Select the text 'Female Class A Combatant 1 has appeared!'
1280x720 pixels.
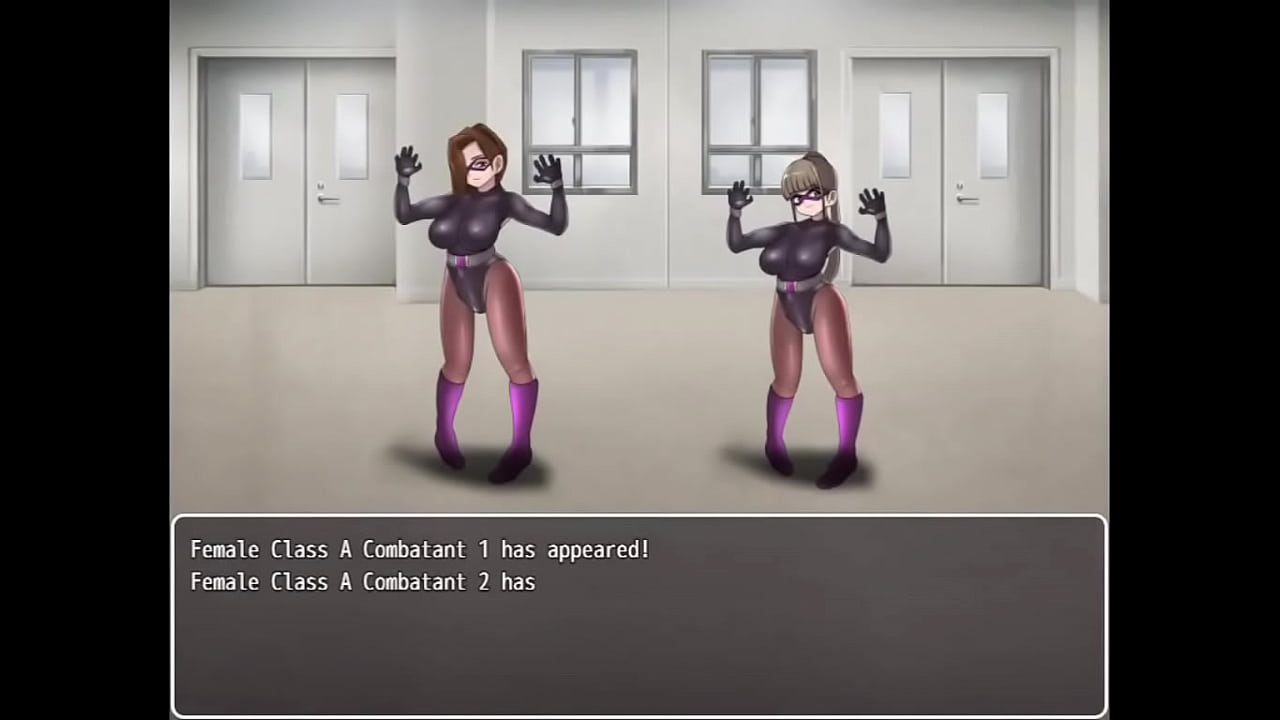[x=420, y=549]
